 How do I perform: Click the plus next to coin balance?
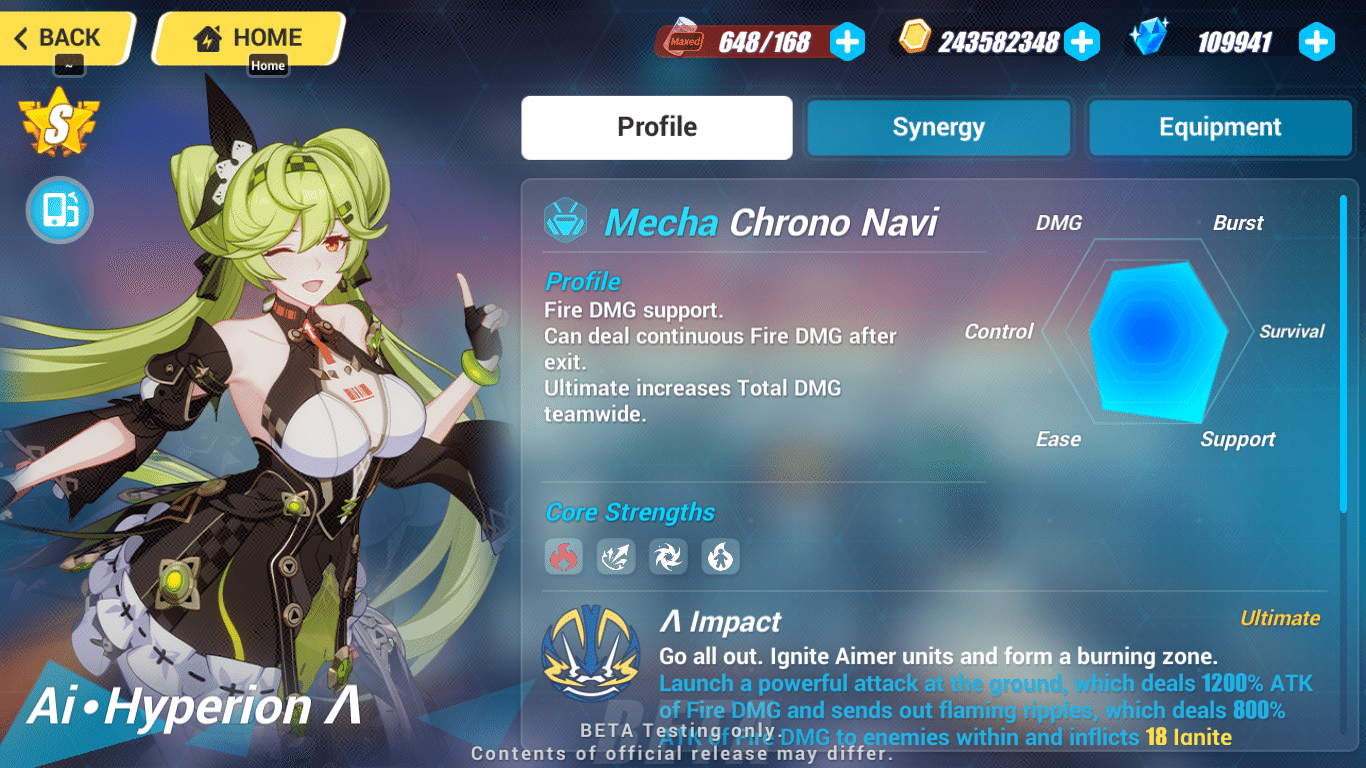pyautogui.click(x=1082, y=41)
